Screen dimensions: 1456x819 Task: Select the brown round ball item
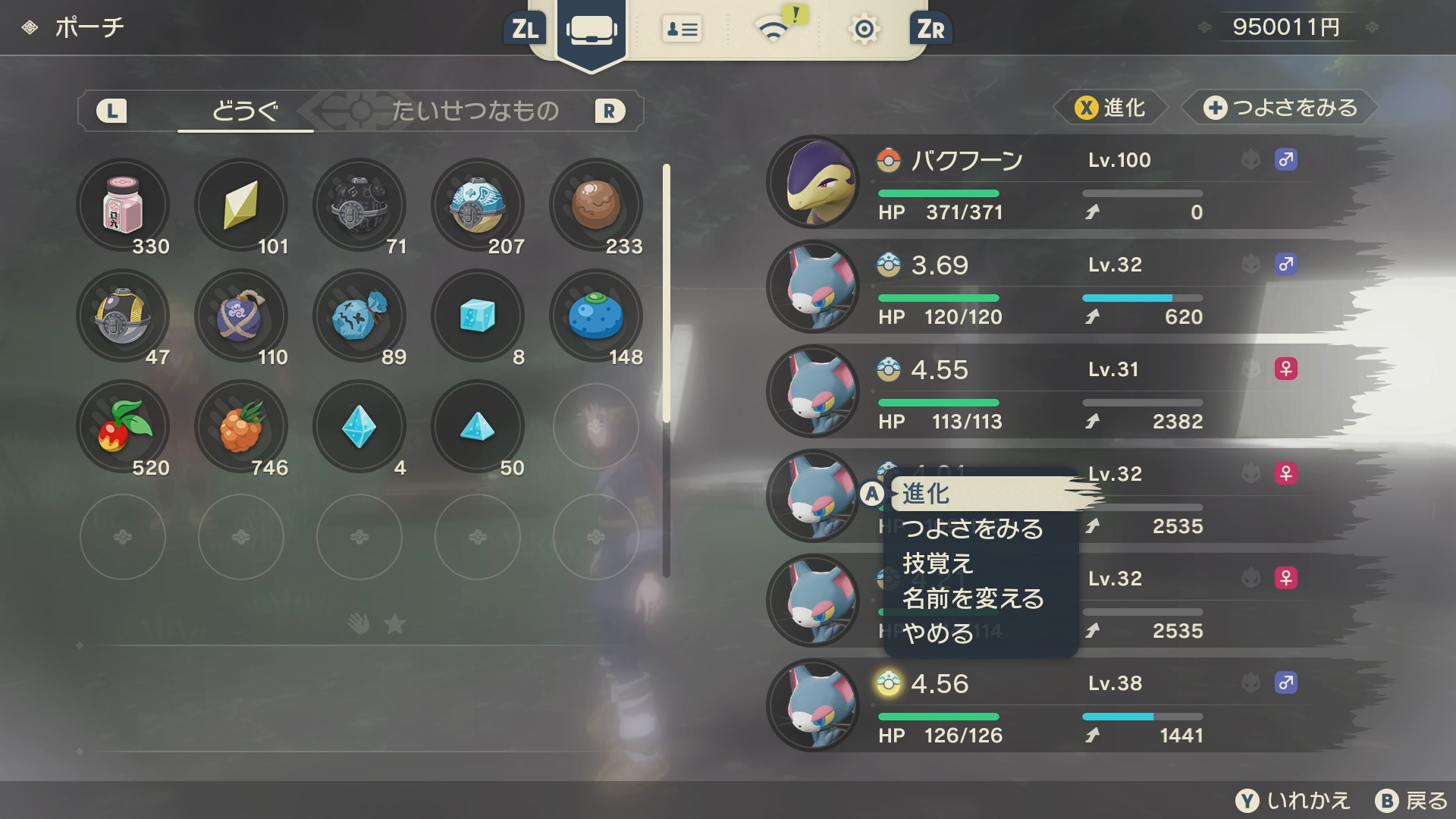click(x=596, y=206)
